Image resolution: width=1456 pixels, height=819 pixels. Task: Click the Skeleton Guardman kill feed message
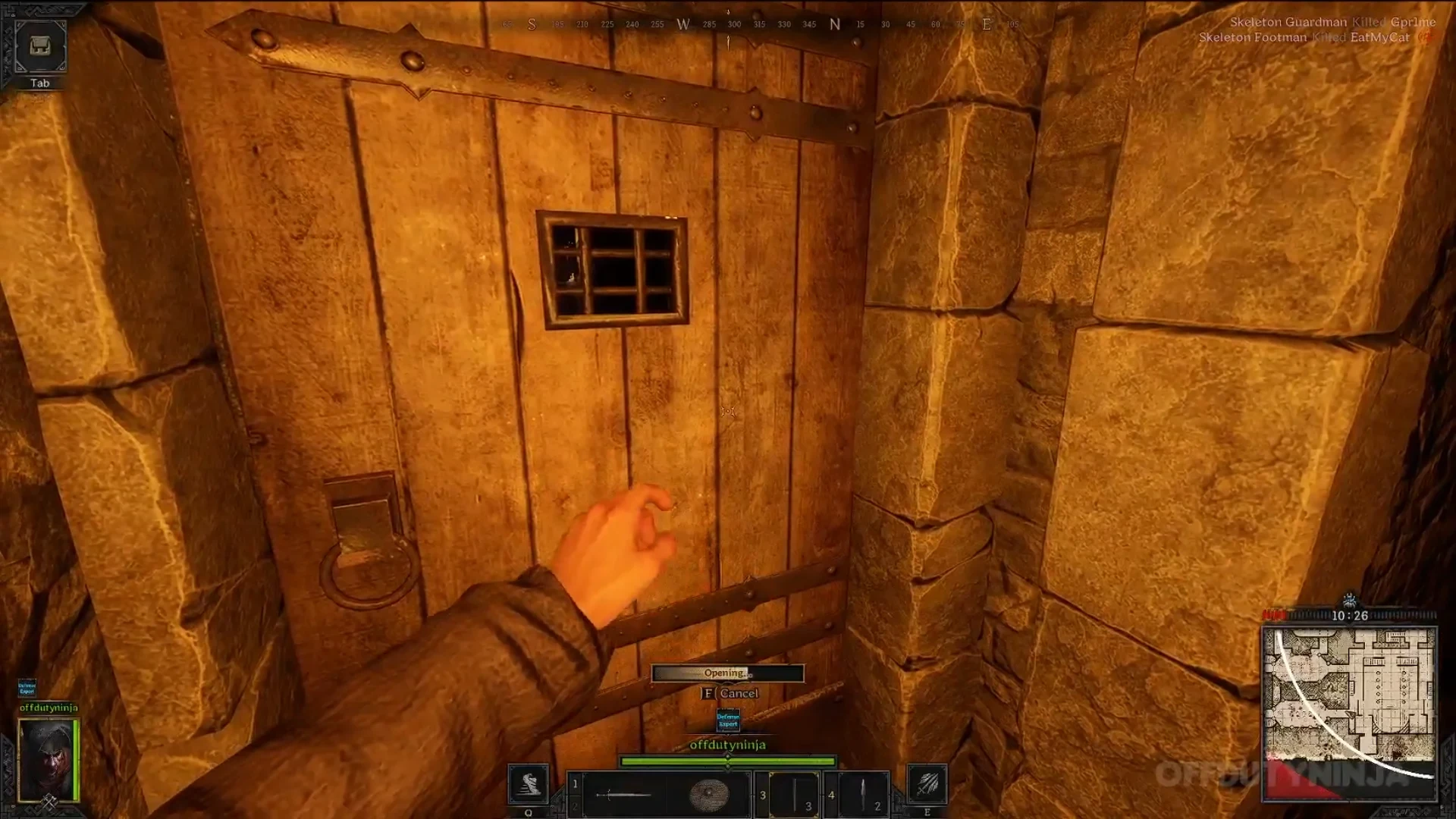[1333, 23]
